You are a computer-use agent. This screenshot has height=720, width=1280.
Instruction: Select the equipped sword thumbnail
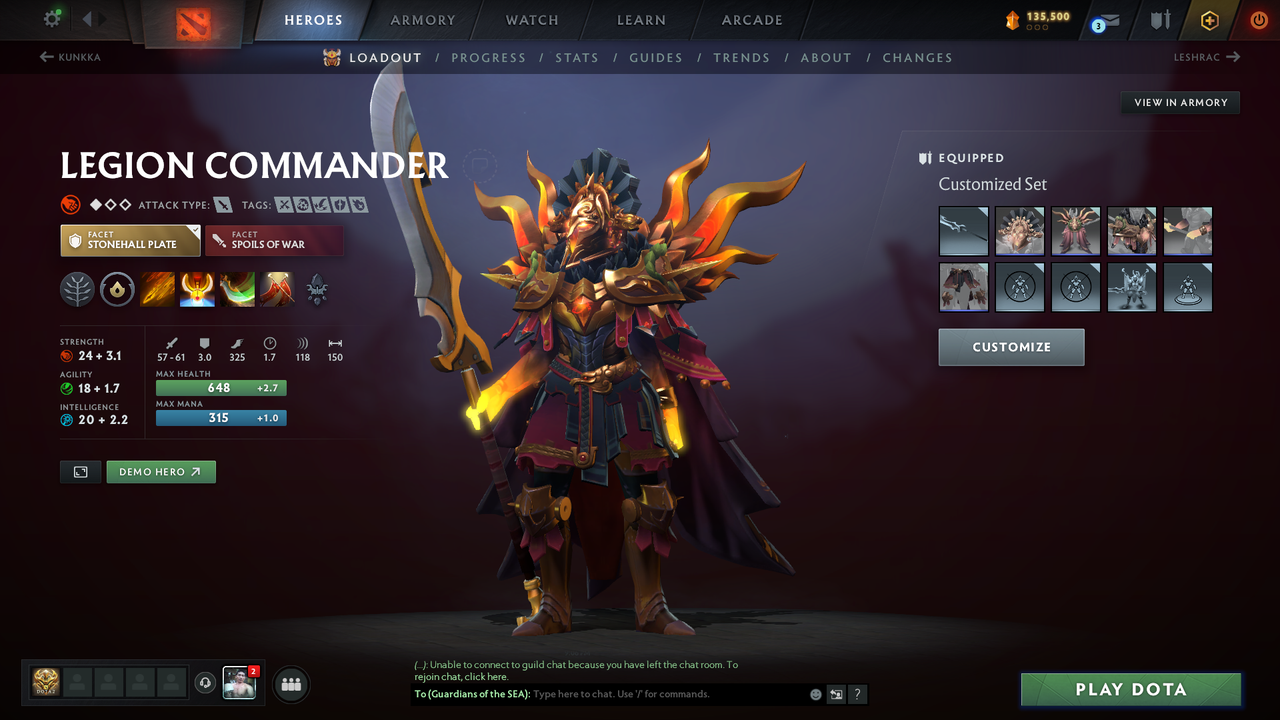[963, 231]
